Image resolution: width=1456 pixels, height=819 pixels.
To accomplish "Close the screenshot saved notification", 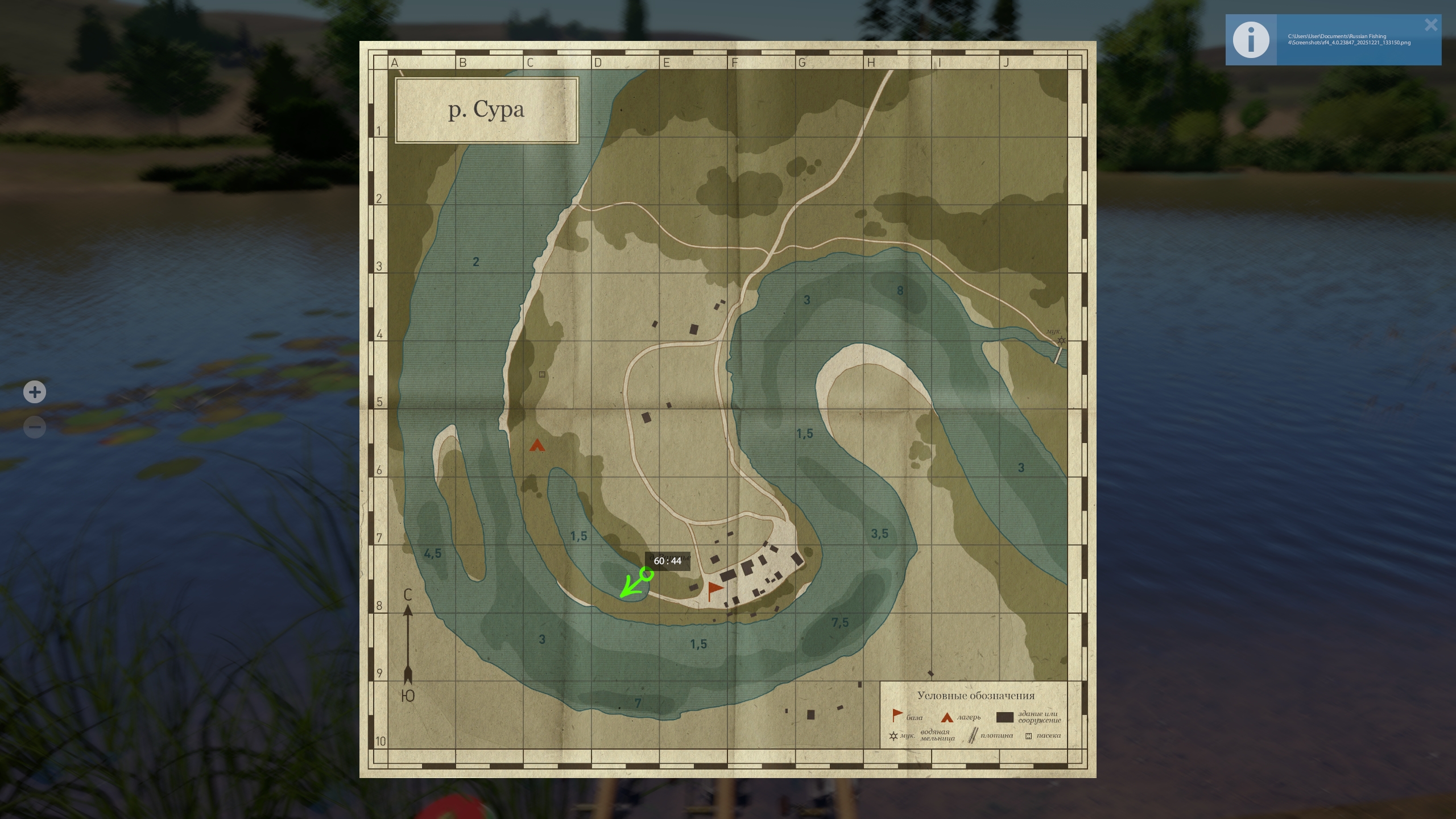I will click(1431, 25).
